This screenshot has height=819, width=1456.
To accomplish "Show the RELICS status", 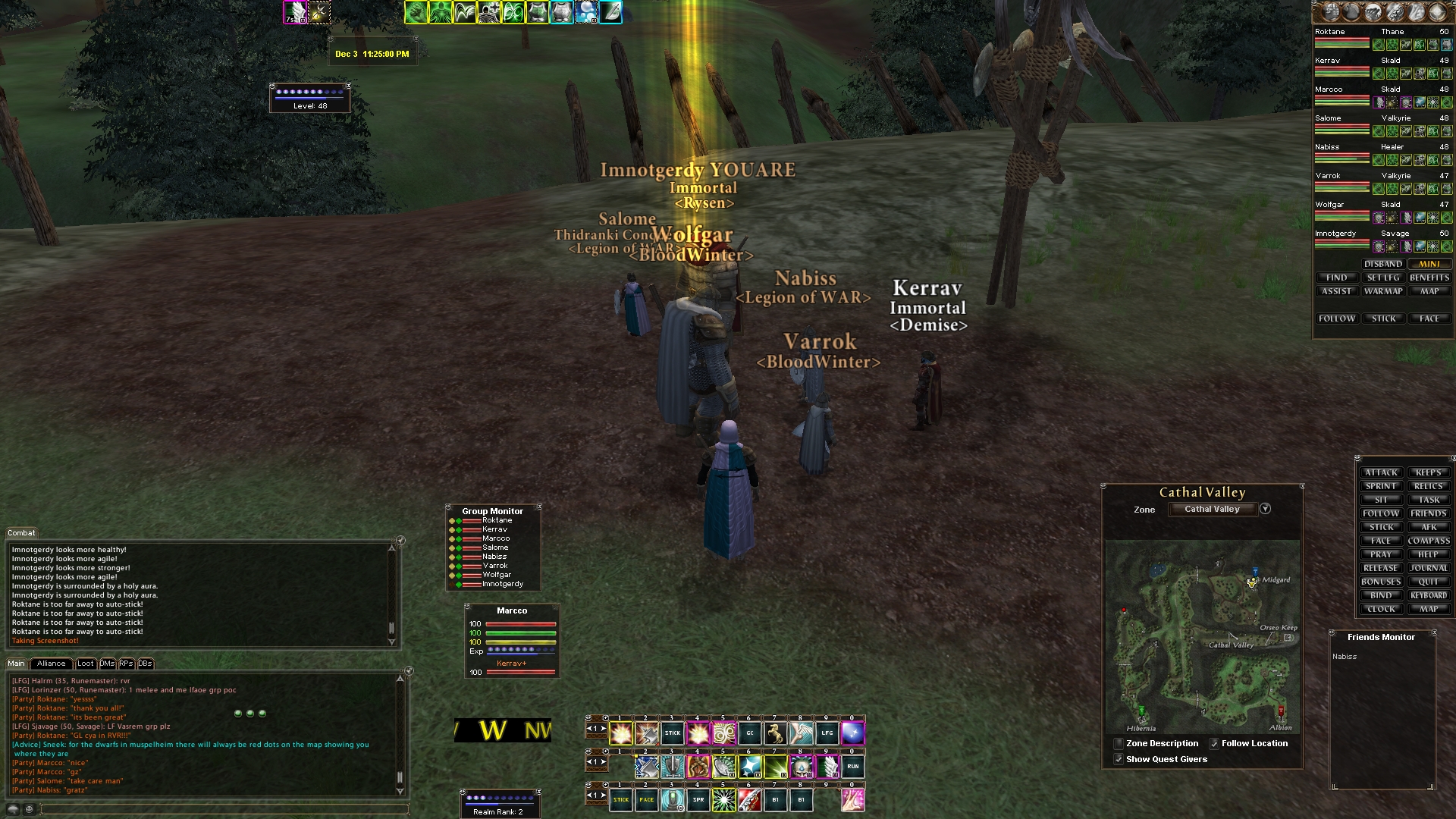I will (x=1429, y=486).
